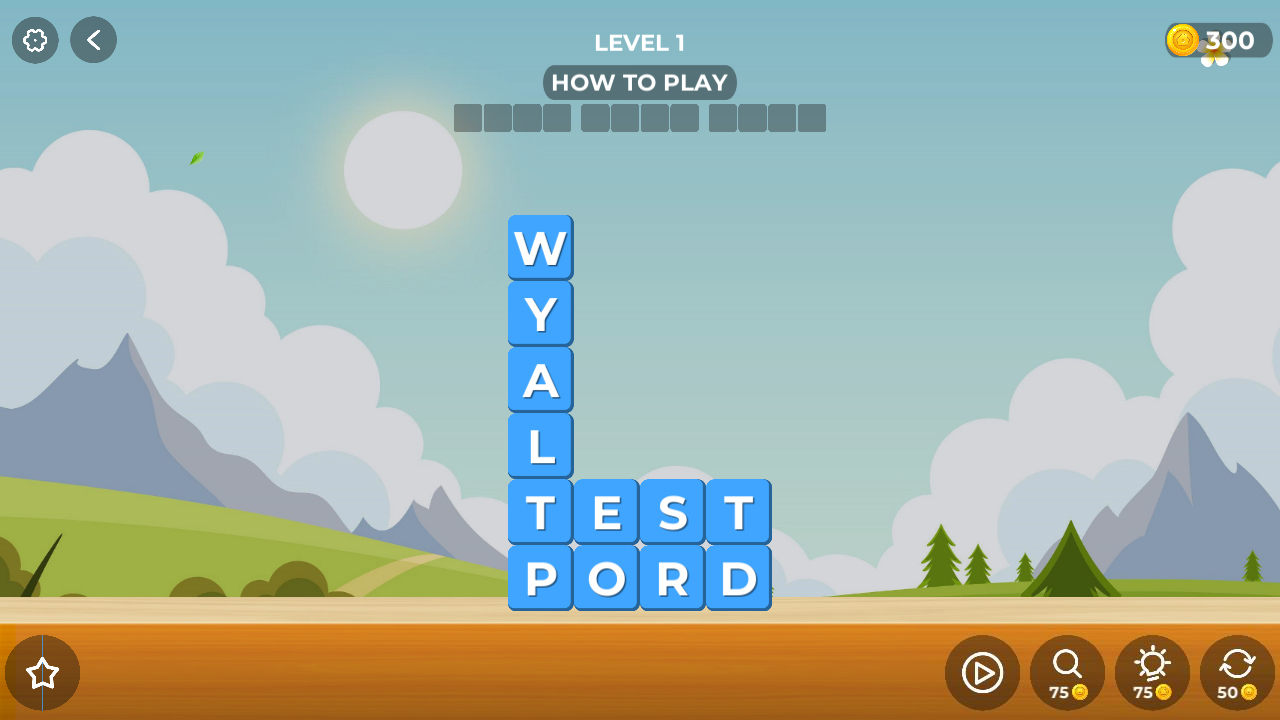
Task: Pick the letter tile L
Action: point(540,445)
